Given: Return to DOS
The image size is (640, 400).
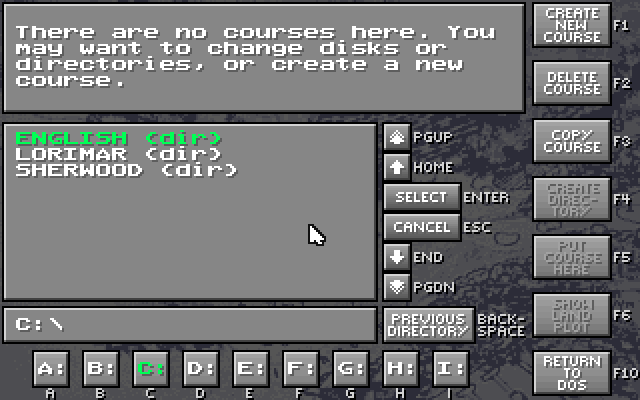Looking at the screenshot, I should pyautogui.click(x=573, y=372).
